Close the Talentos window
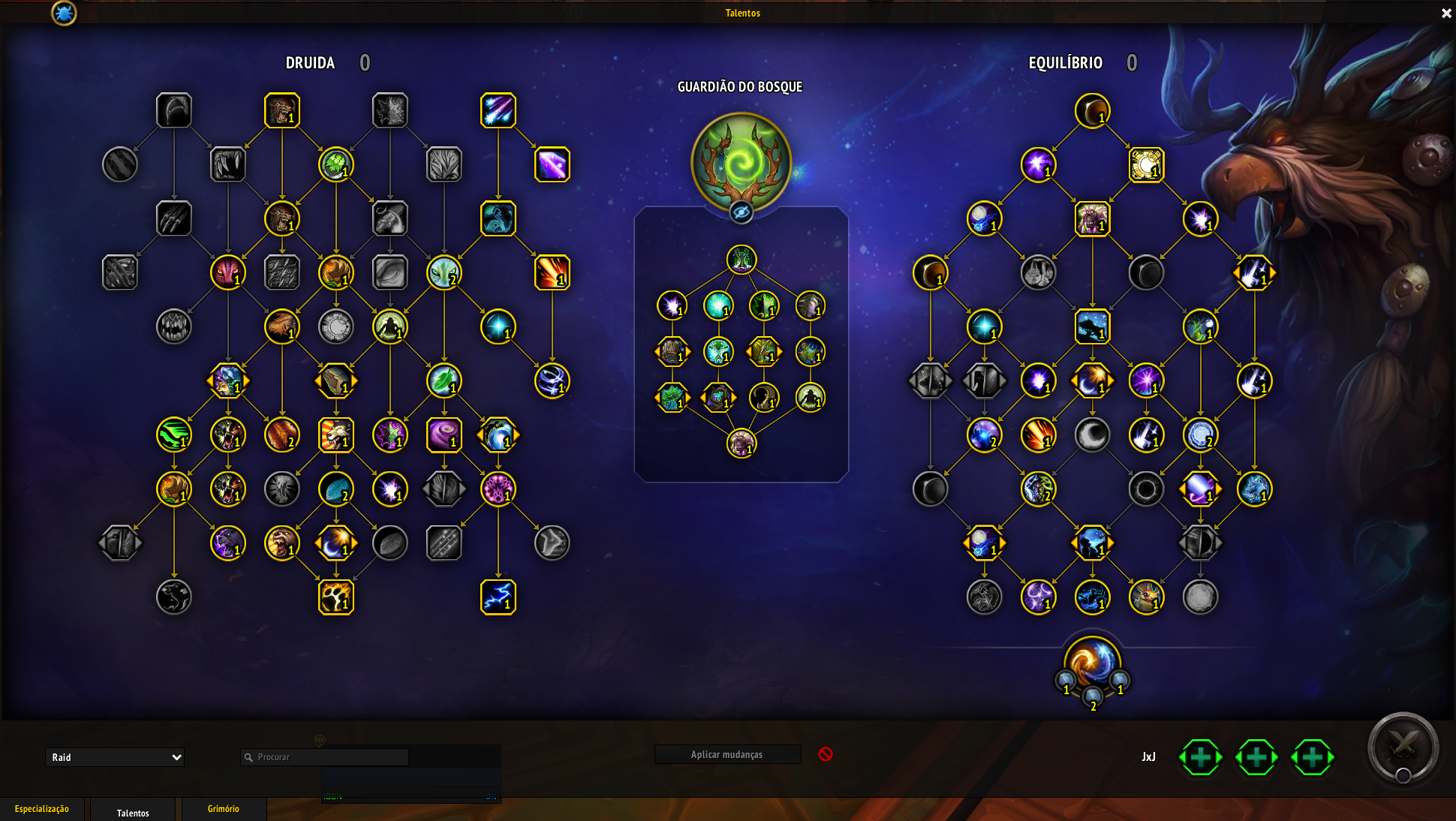1456x821 pixels. pyautogui.click(x=1446, y=13)
